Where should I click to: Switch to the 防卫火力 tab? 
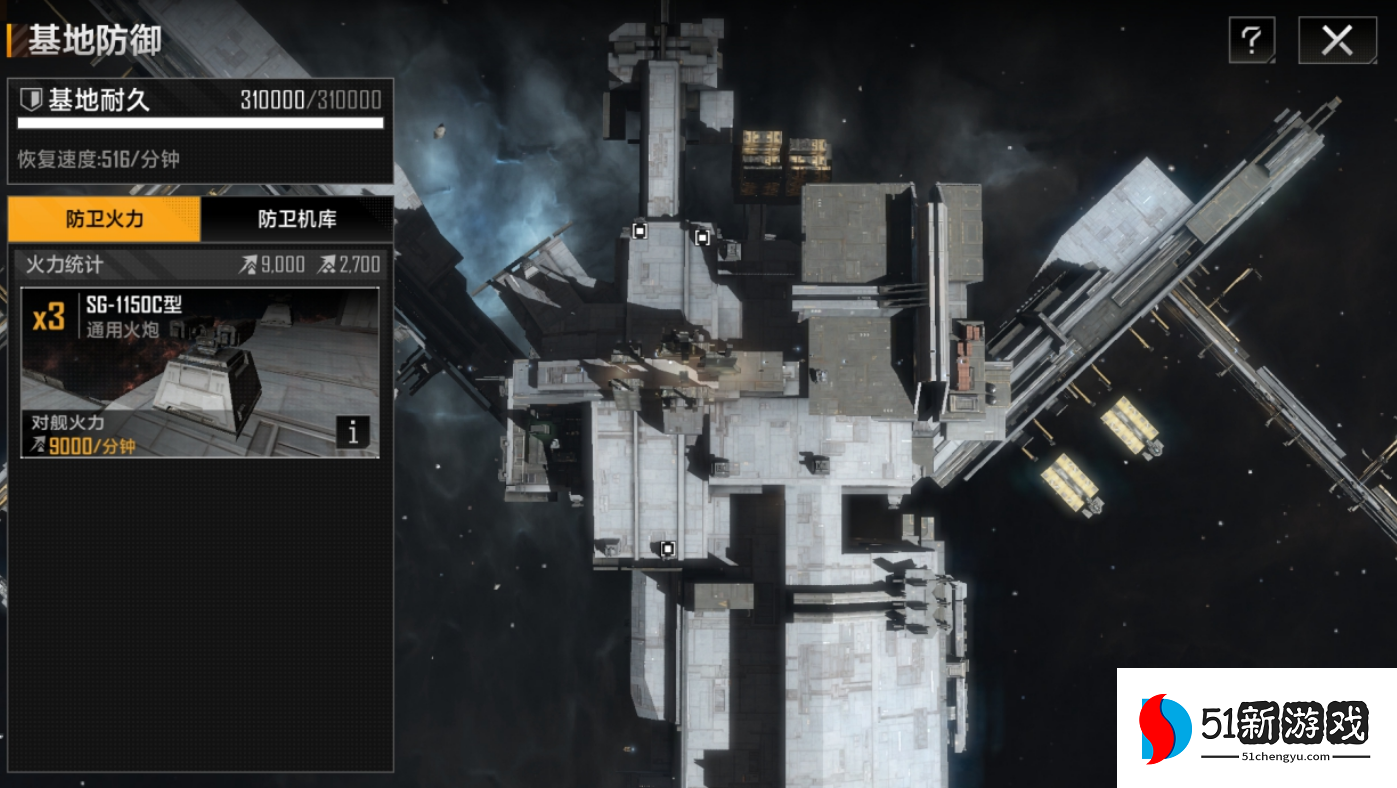click(104, 219)
